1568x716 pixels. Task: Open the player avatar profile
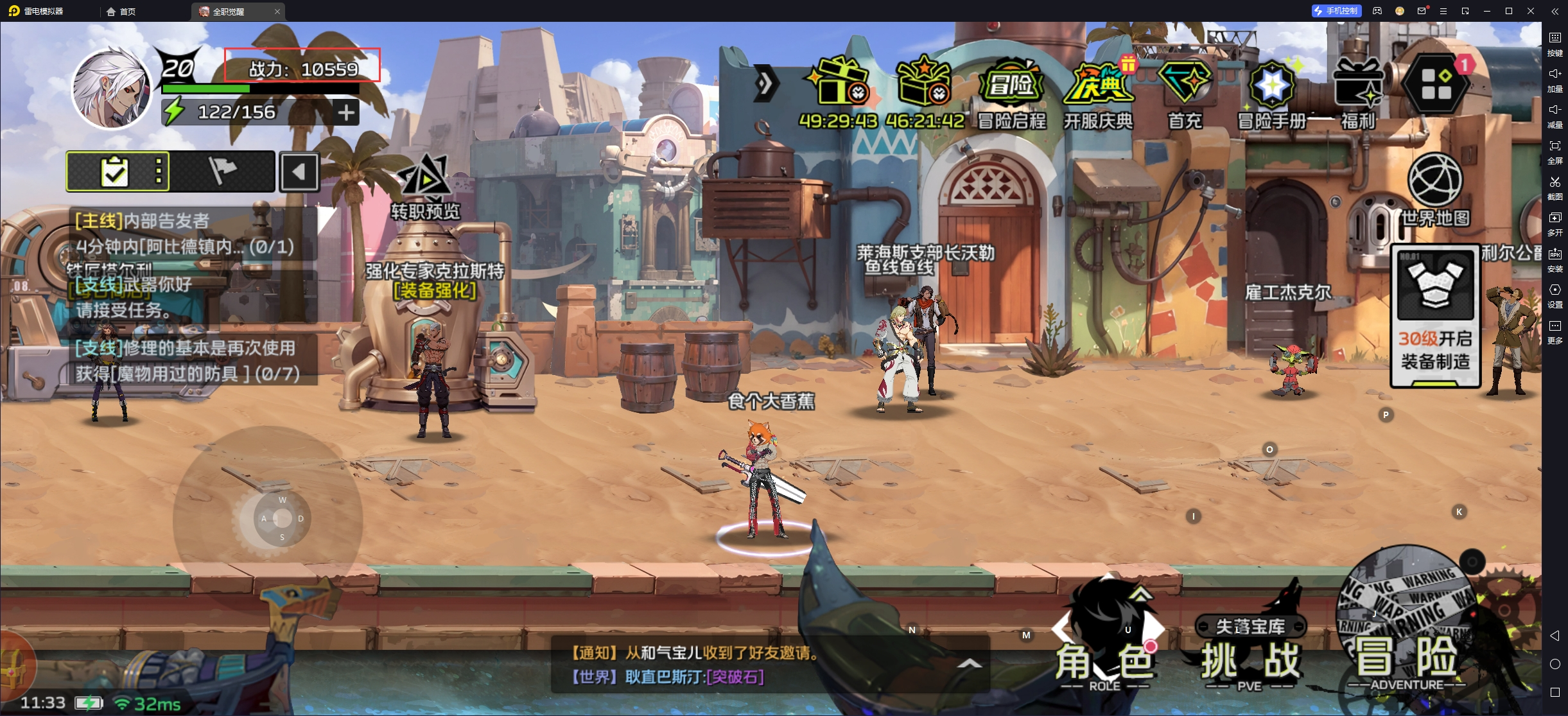[111, 88]
